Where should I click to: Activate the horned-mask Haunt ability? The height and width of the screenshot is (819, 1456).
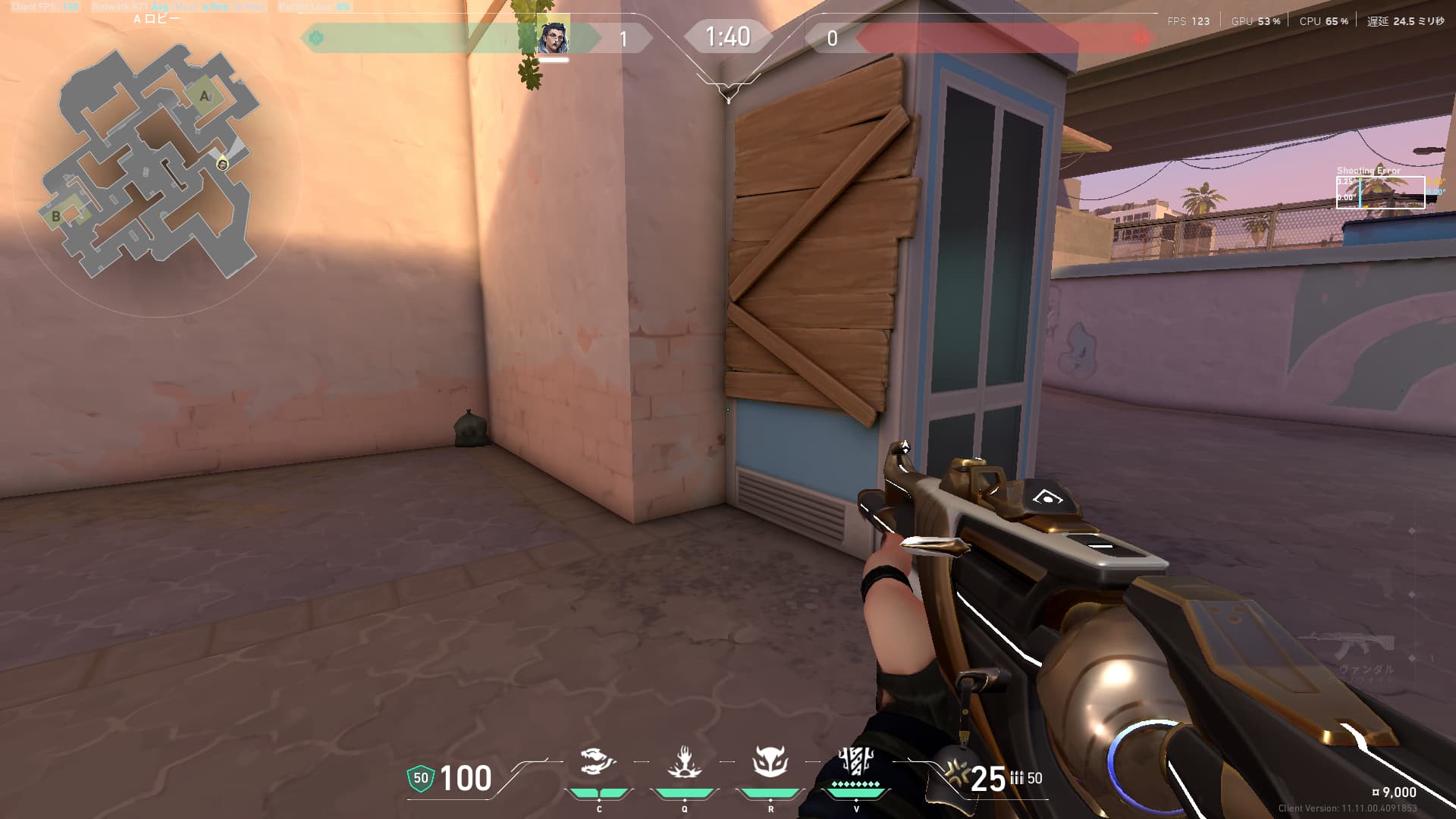[770, 761]
